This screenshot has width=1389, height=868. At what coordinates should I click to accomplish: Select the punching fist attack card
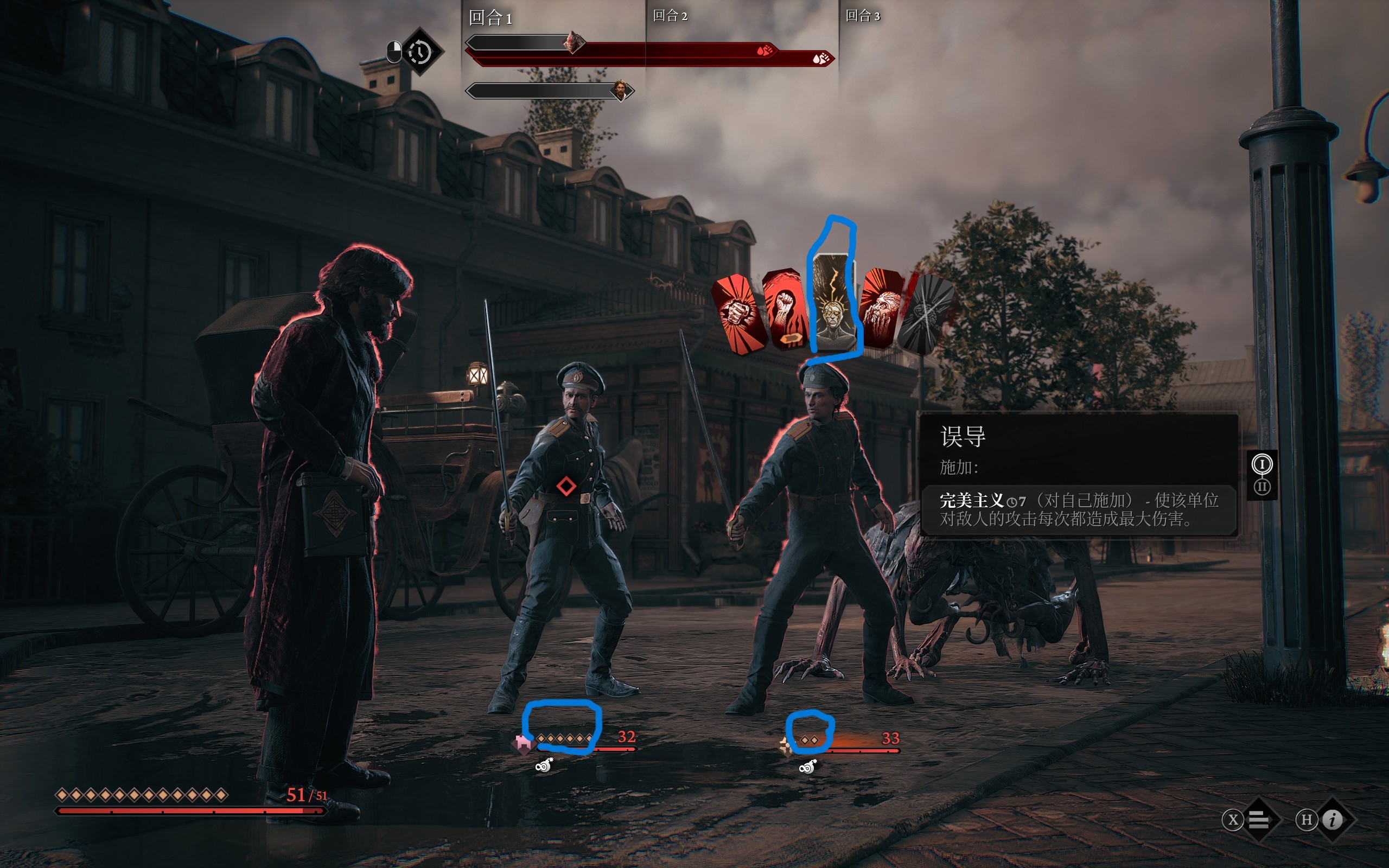pos(738,314)
